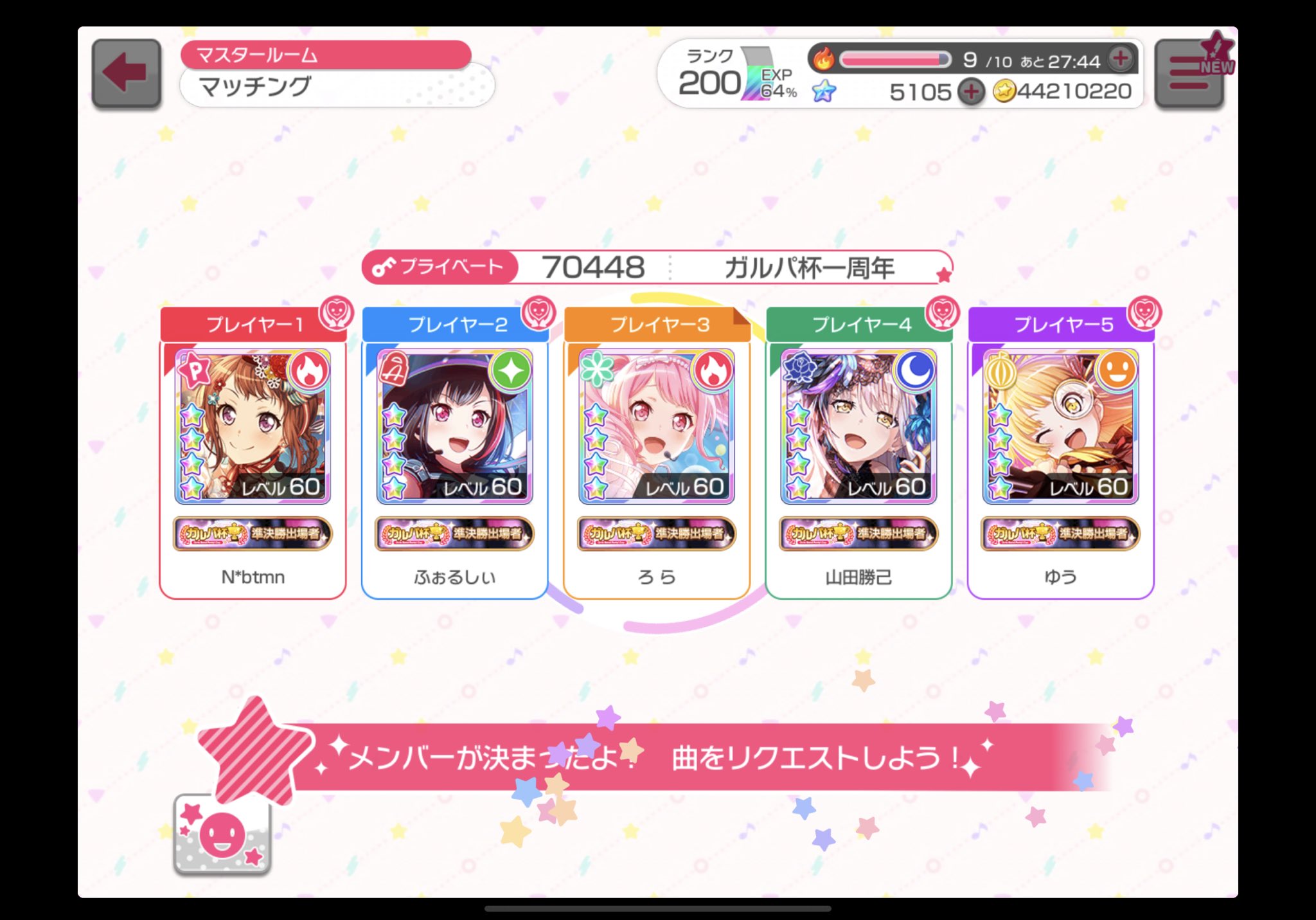This screenshot has width=1316, height=920.
Task: Tap the plus next to the star count
Action: (x=971, y=91)
